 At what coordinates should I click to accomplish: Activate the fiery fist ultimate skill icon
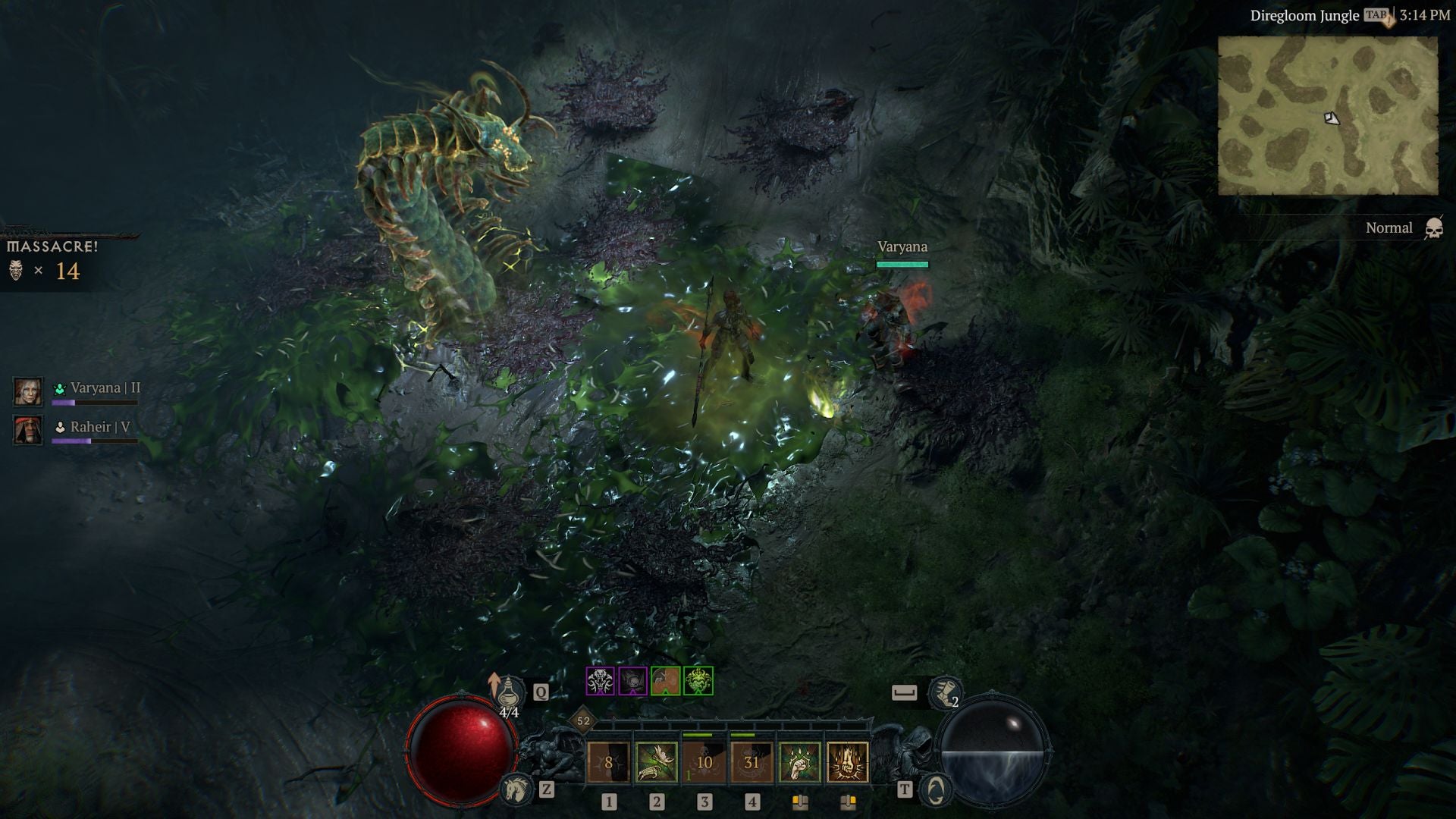click(848, 763)
